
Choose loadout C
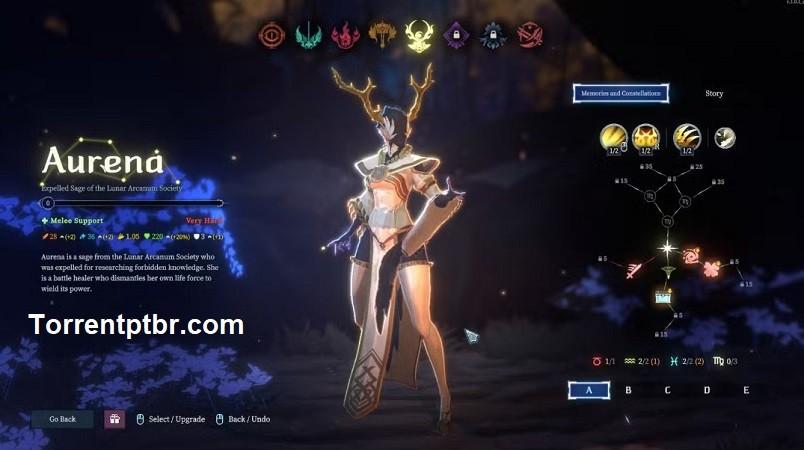pos(667,390)
